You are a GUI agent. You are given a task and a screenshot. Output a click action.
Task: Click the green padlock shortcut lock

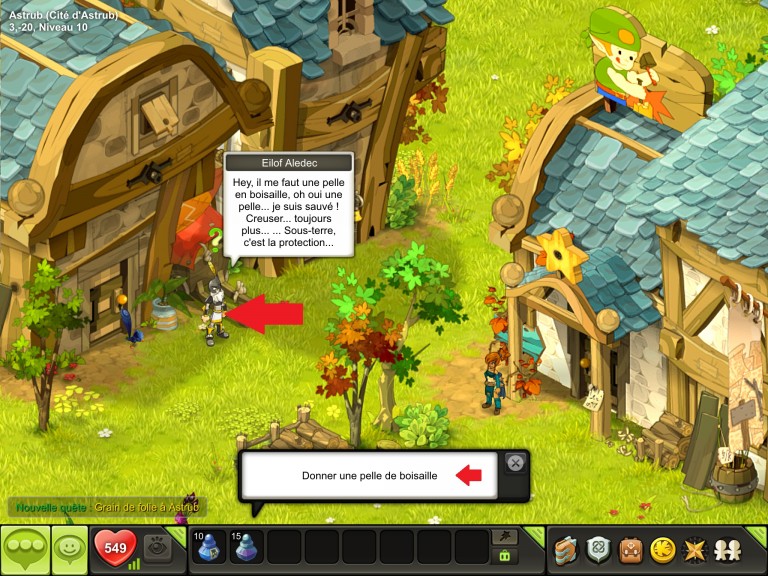click(x=506, y=556)
